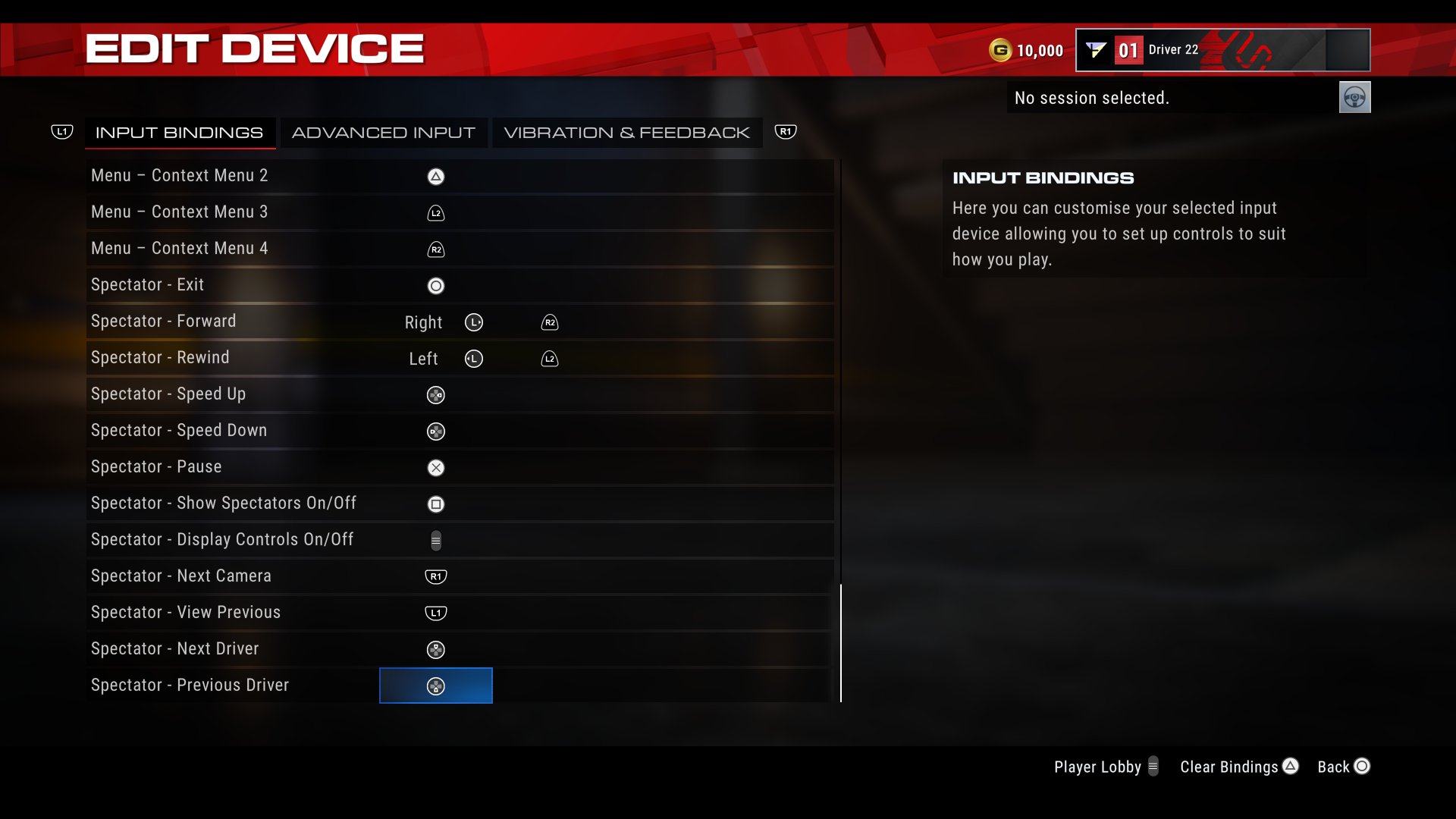This screenshot has width=1456, height=819.
Task: Click the Cross binding for Spectator Pause
Action: [436, 467]
